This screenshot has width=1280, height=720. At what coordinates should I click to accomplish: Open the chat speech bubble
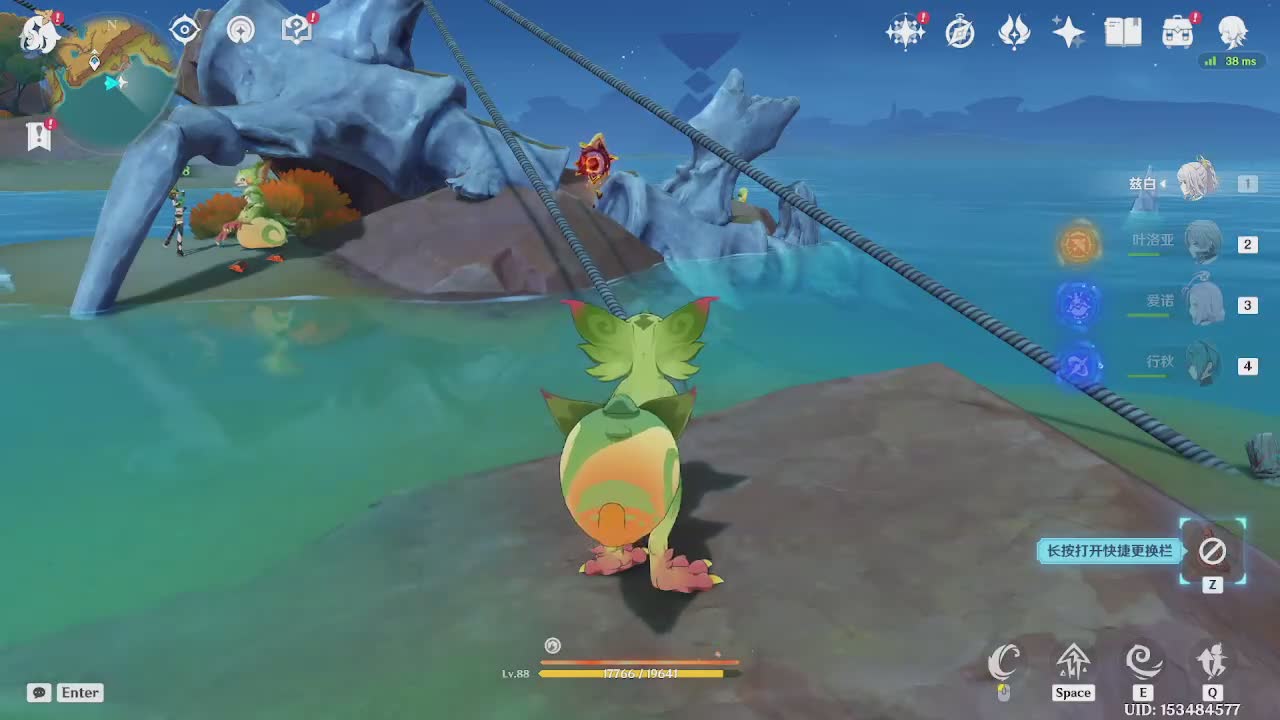pyautogui.click(x=39, y=692)
